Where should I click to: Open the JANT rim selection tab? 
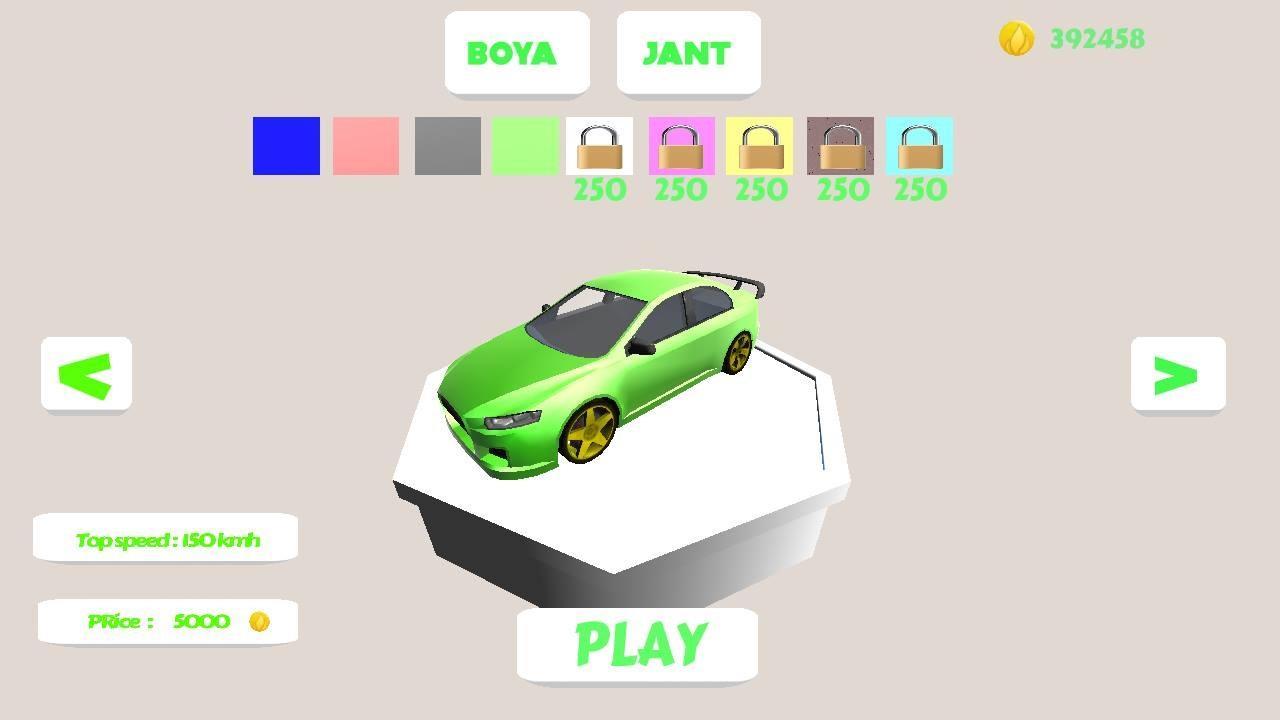(x=688, y=53)
